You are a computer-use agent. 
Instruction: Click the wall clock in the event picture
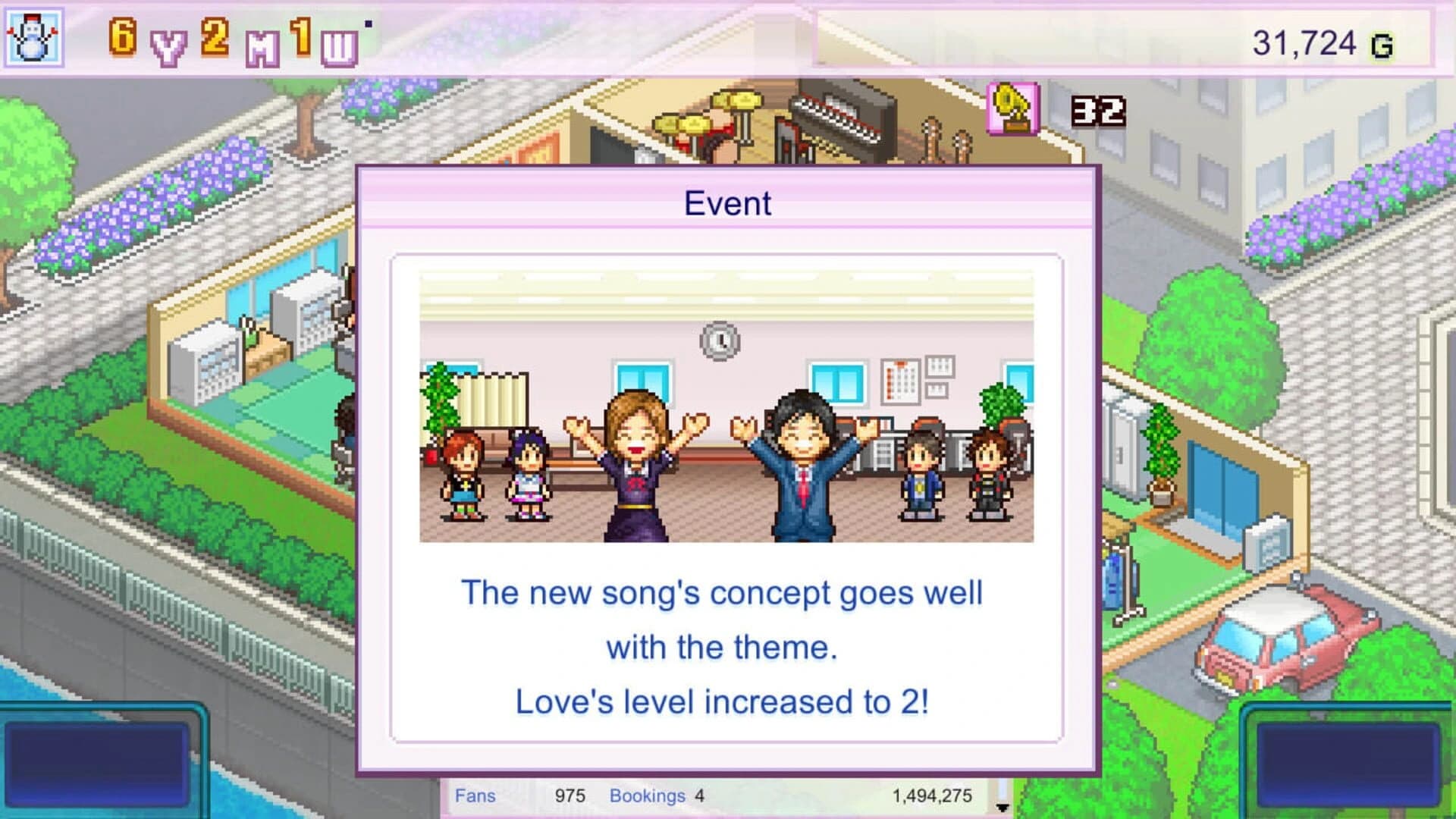click(x=720, y=343)
